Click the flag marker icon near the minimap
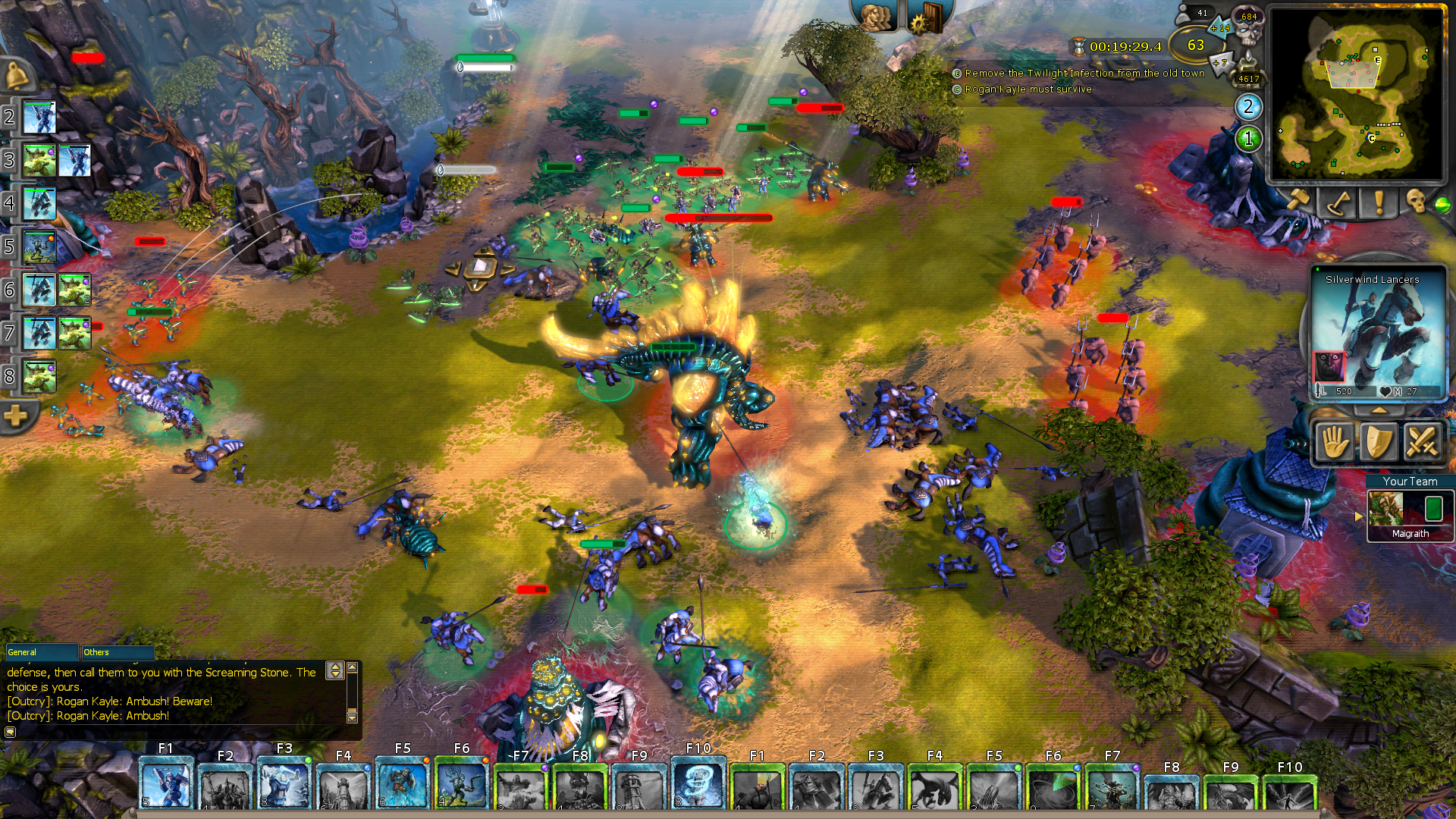Viewport: 1456px width, 819px height. point(1336,203)
